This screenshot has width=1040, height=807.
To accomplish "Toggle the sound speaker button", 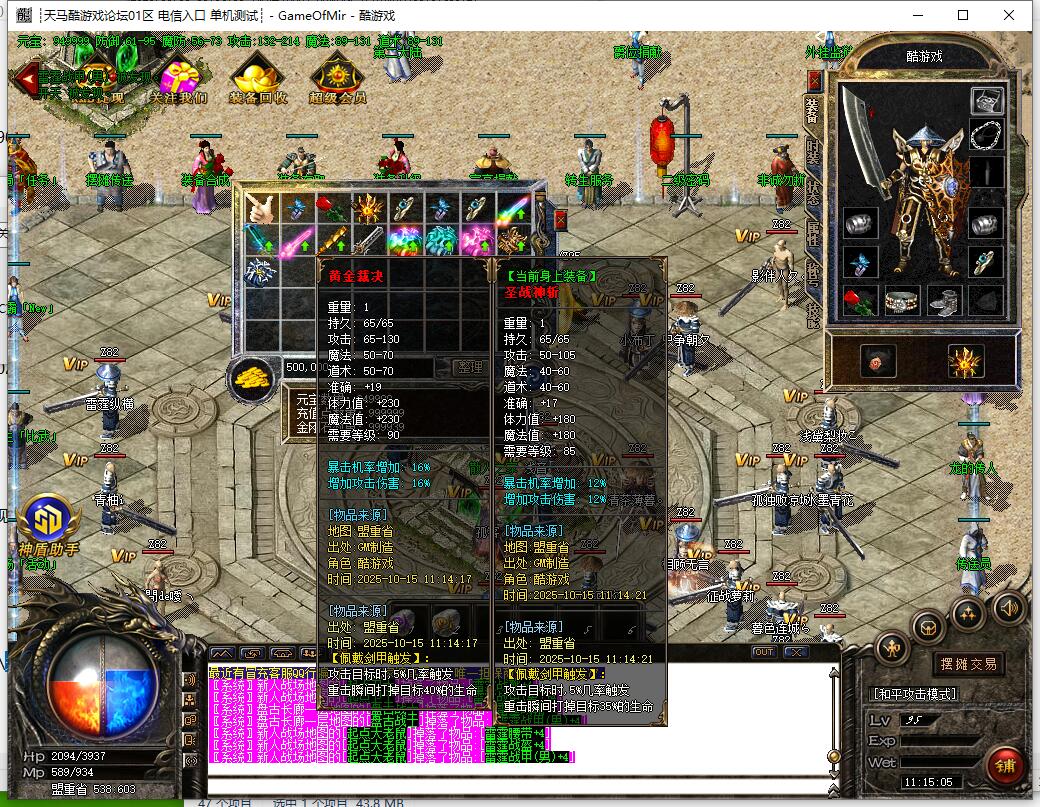I will [x=1007, y=606].
